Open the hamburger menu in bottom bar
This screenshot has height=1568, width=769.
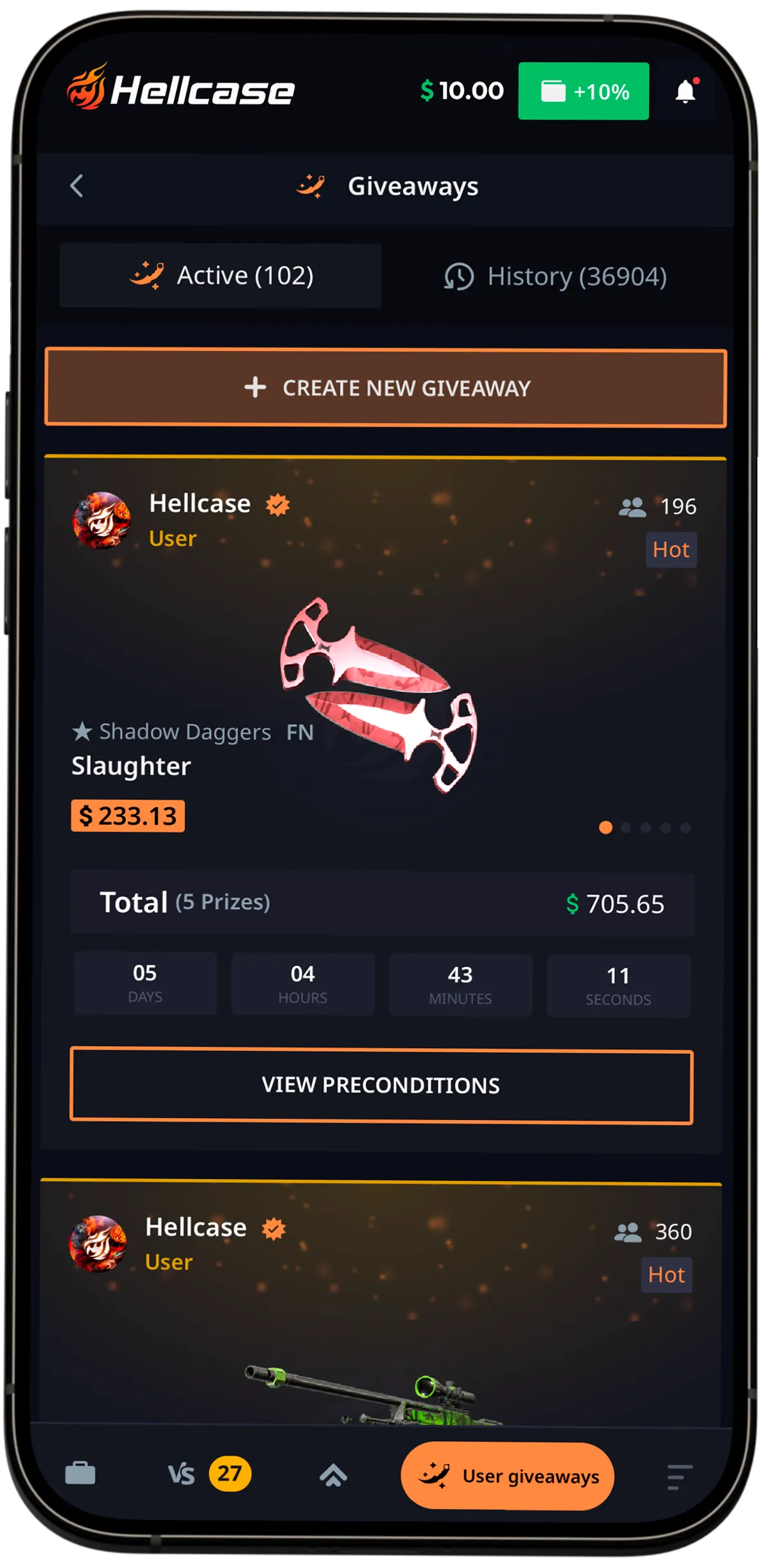679,1476
